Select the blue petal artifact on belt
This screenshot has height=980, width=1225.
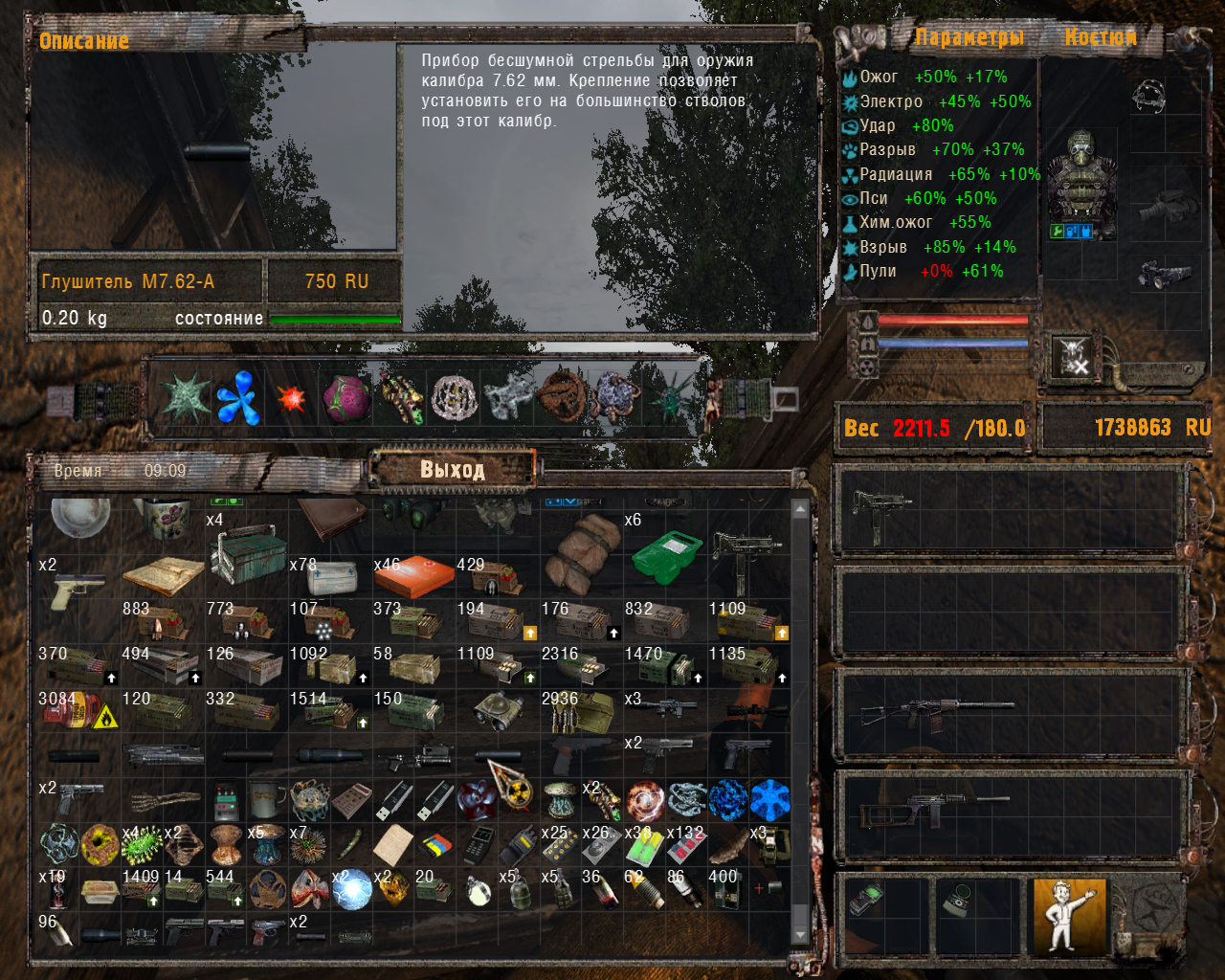pyautogui.click(x=237, y=397)
